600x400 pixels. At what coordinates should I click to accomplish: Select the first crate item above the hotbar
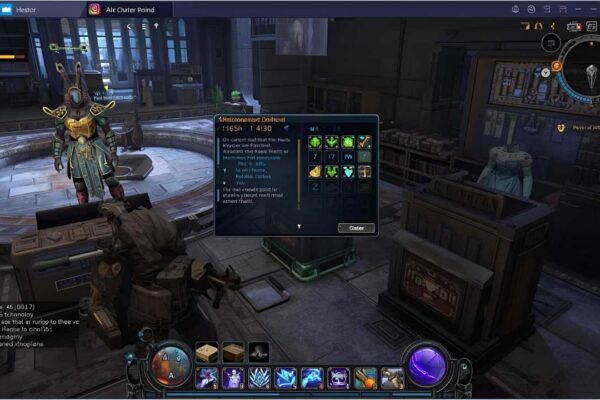[x=207, y=352]
